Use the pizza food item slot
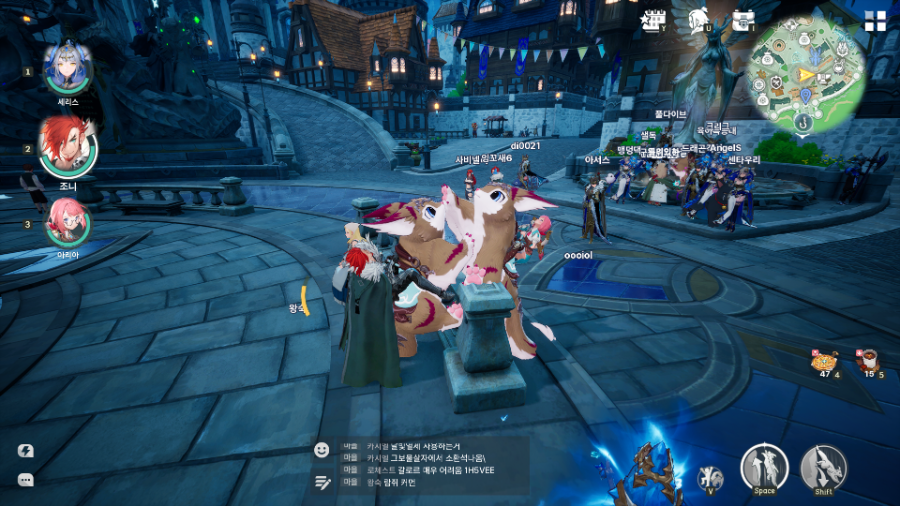The width and height of the screenshot is (900, 506). point(825,361)
